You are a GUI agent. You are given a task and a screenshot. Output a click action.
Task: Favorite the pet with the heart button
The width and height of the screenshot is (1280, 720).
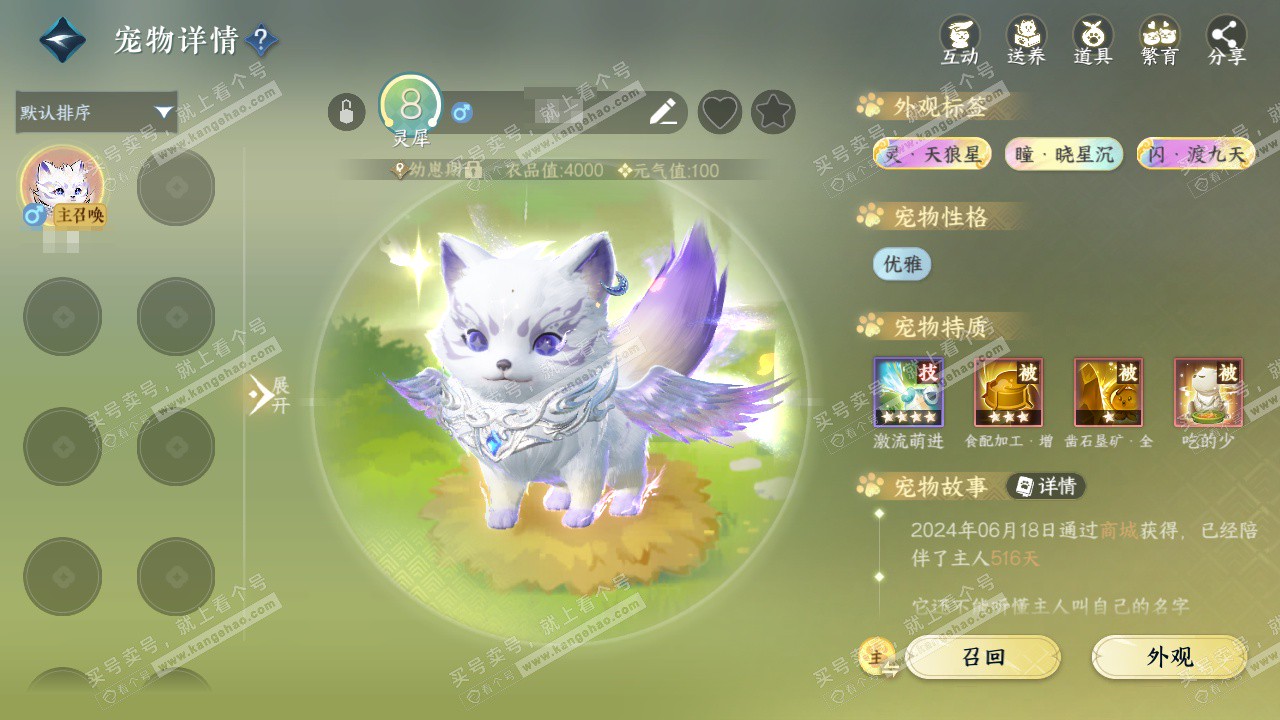tap(720, 112)
